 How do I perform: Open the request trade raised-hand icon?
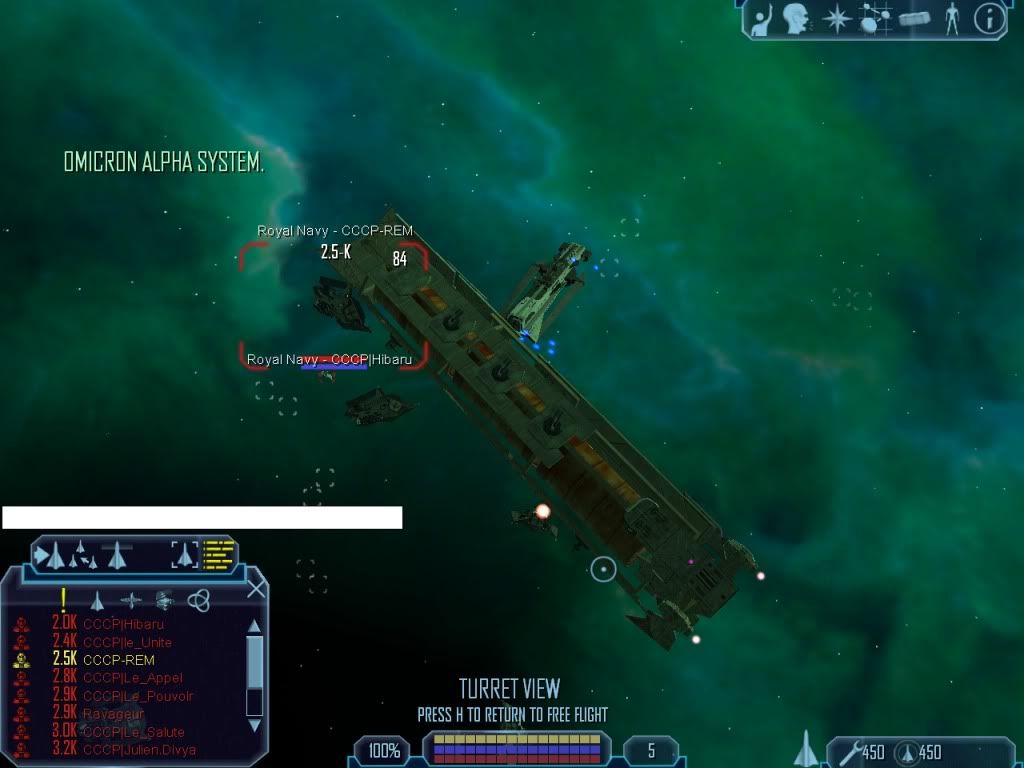click(763, 17)
